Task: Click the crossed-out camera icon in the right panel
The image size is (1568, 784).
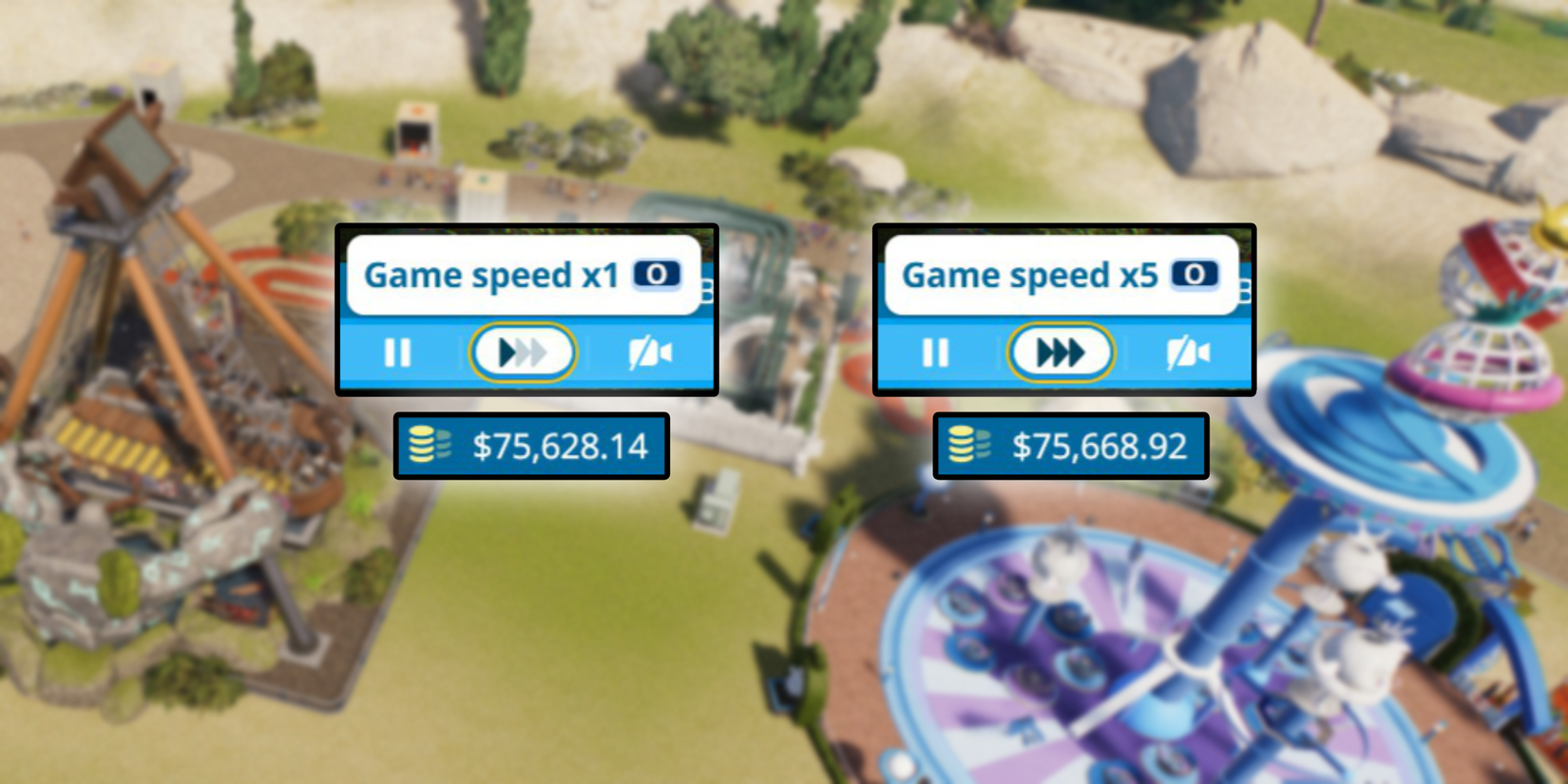Action: [x=1188, y=353]
